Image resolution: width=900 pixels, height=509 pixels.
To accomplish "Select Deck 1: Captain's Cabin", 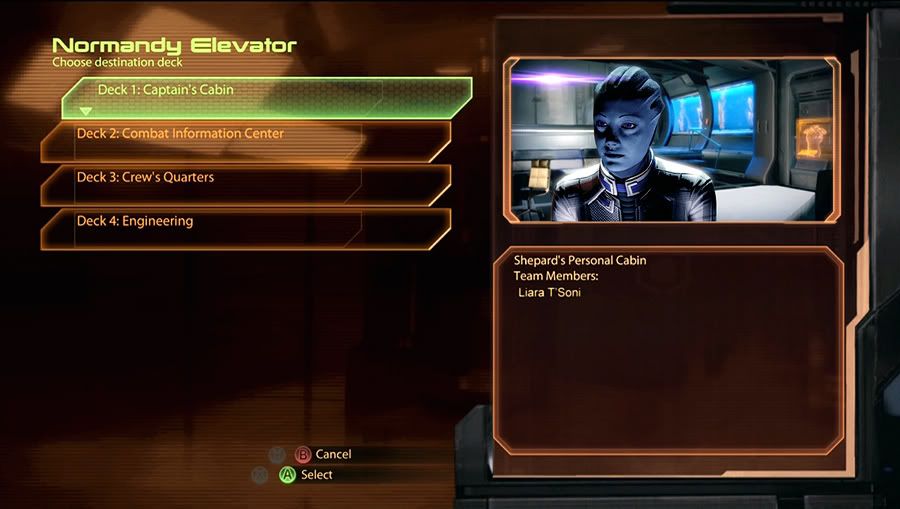I will pos(265,97).
